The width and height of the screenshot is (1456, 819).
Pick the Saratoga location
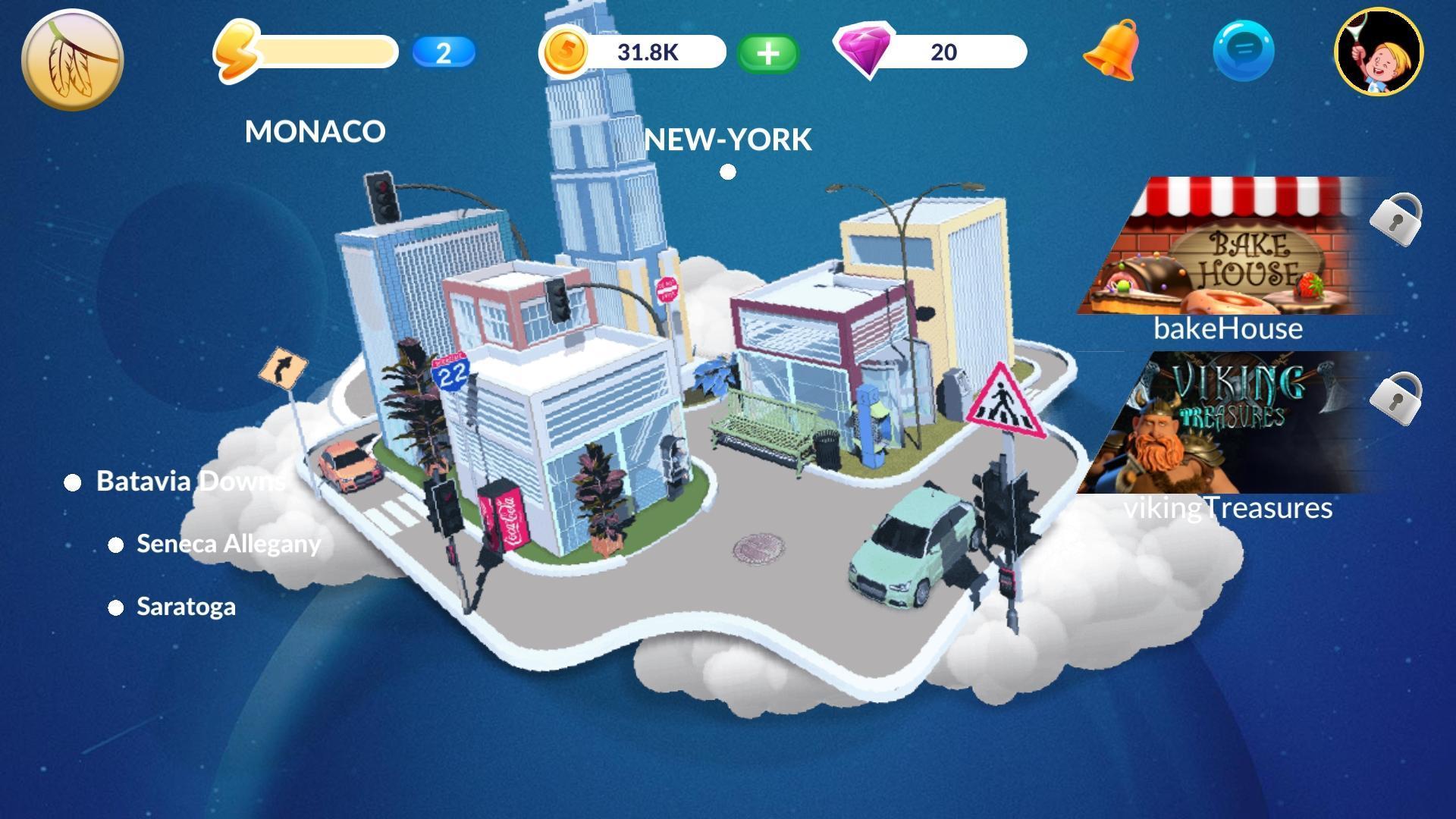(186, 607)
